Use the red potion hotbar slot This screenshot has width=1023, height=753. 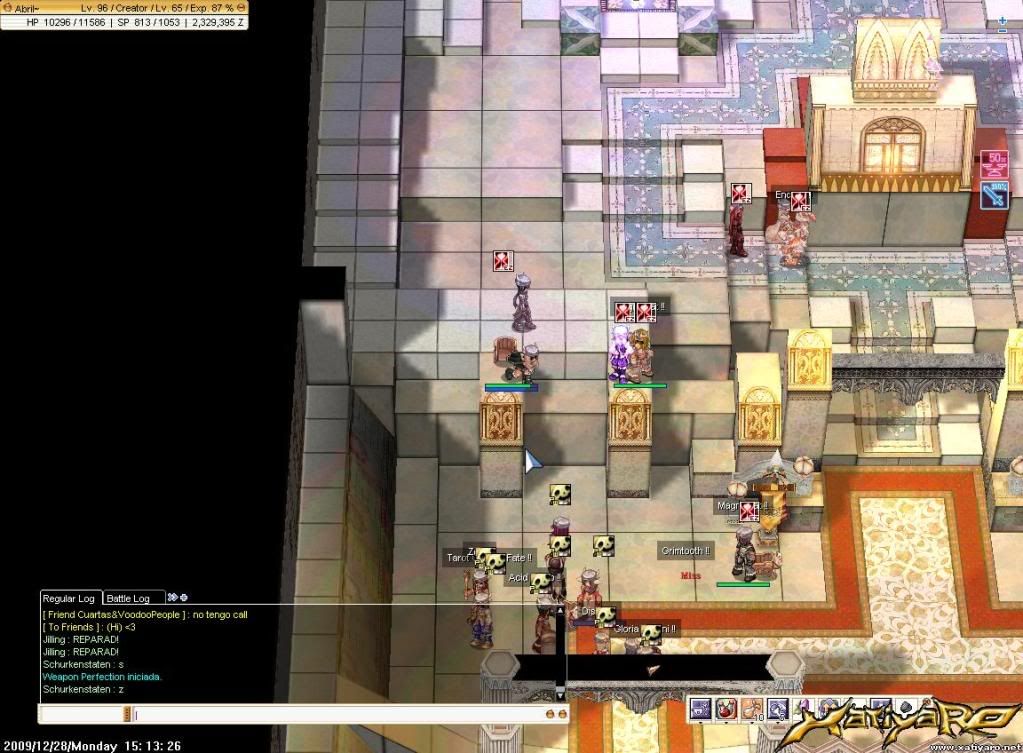(726, 710)
